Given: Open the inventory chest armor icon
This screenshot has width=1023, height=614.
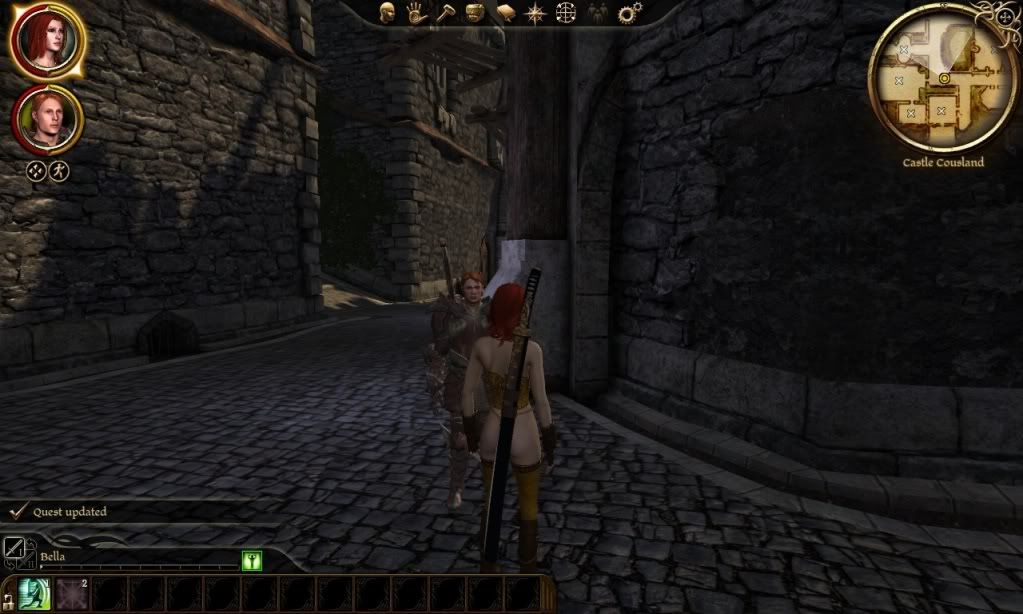Looking at the screenshot, I should click(476, 12).
